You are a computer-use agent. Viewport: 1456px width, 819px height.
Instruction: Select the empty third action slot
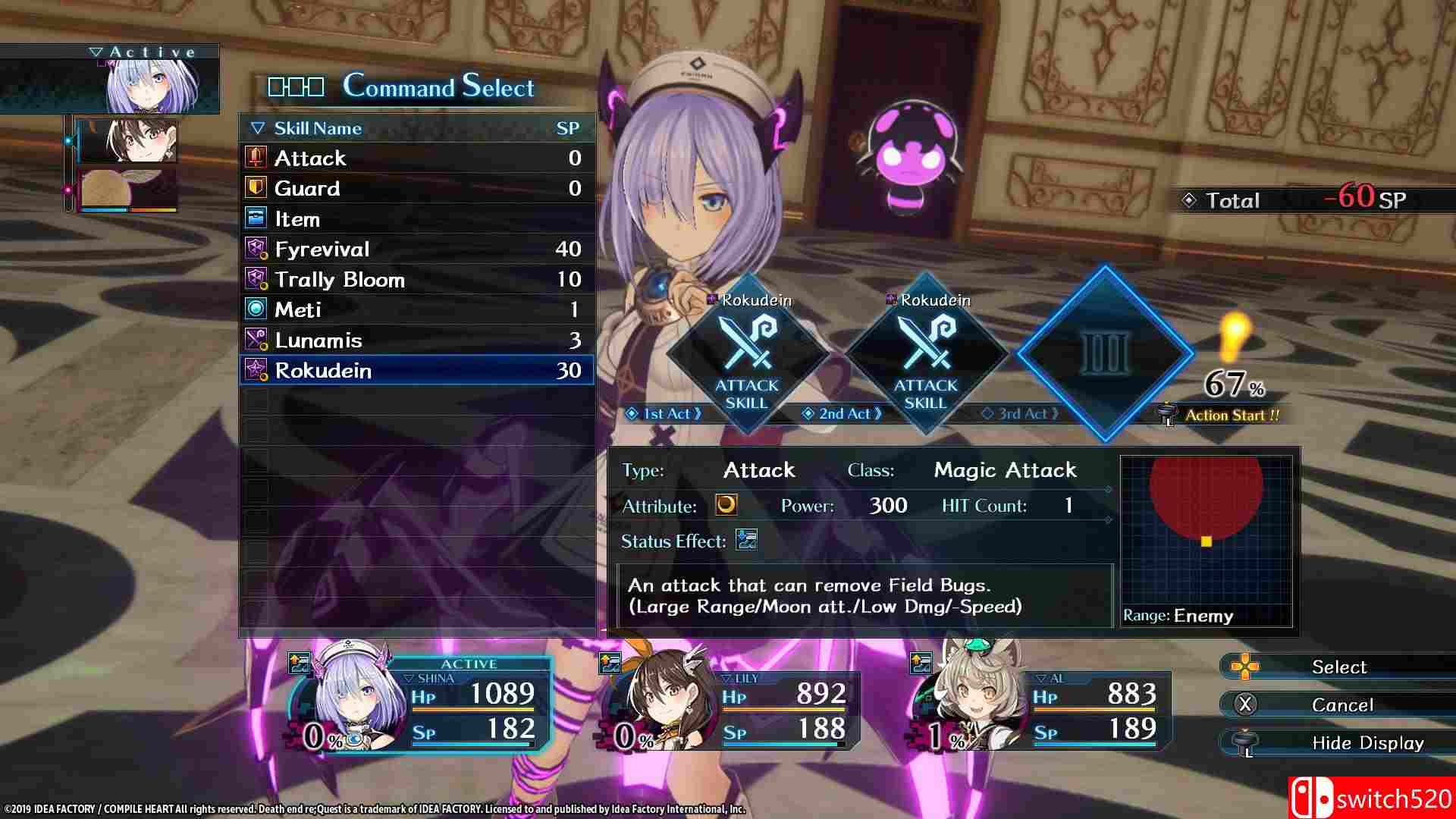[1105, 353]
